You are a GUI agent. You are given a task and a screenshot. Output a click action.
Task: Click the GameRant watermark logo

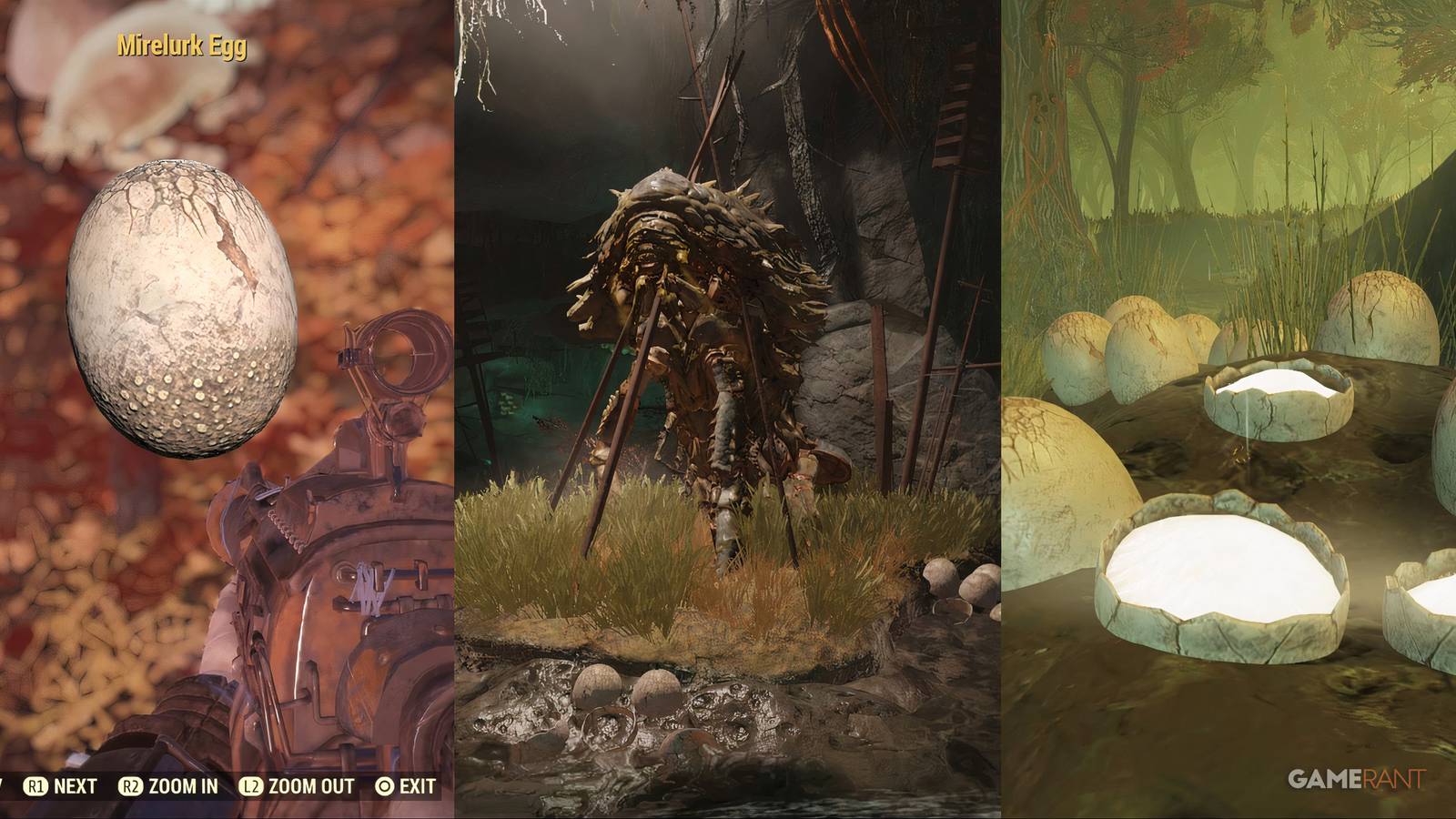tap(1356, 778)
